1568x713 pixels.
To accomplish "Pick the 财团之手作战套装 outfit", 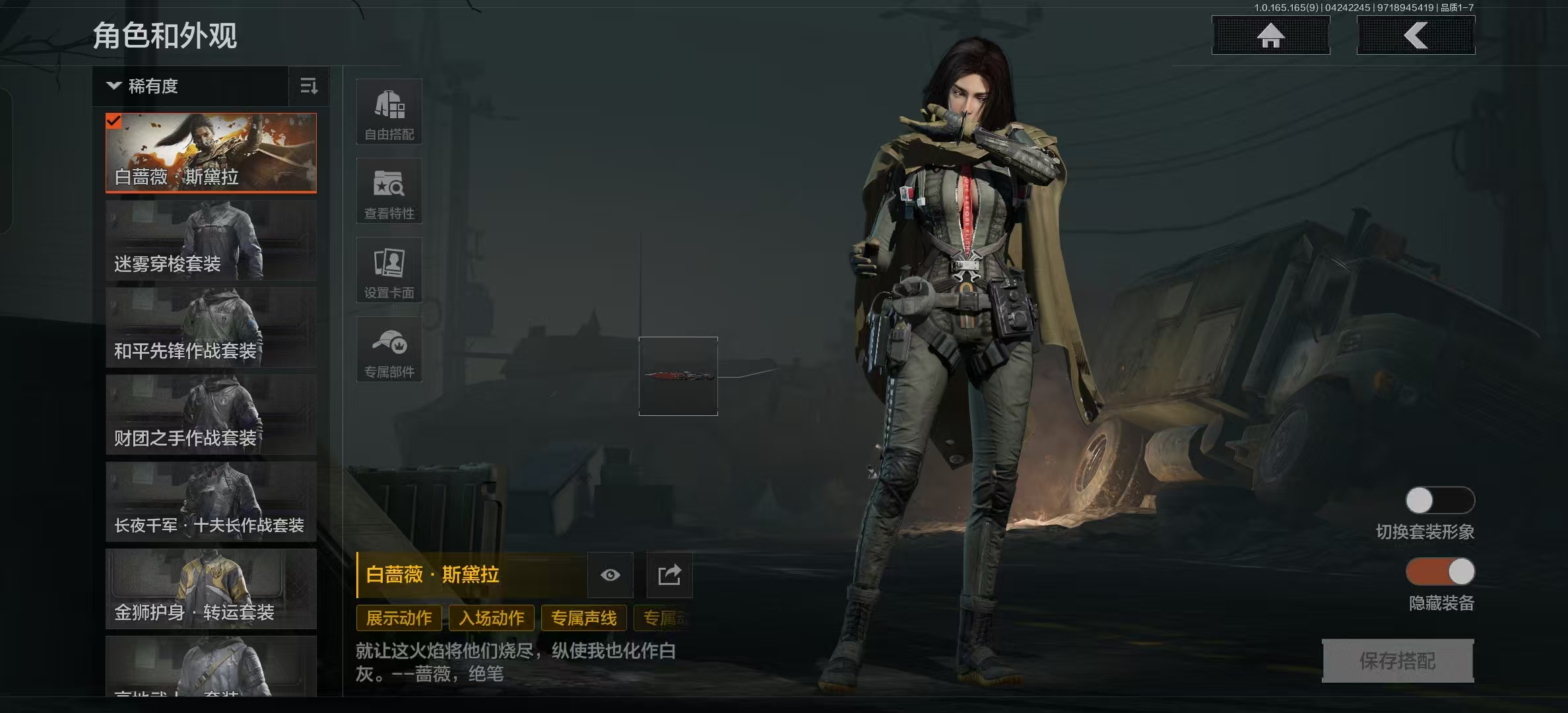I will click(x=211, y=415).
